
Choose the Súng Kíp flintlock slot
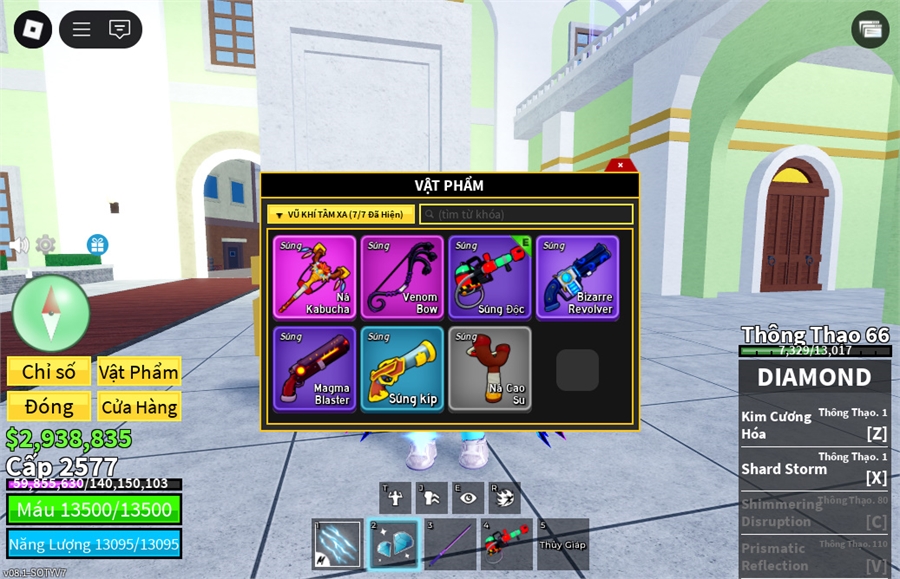click(x=402, y=368)
